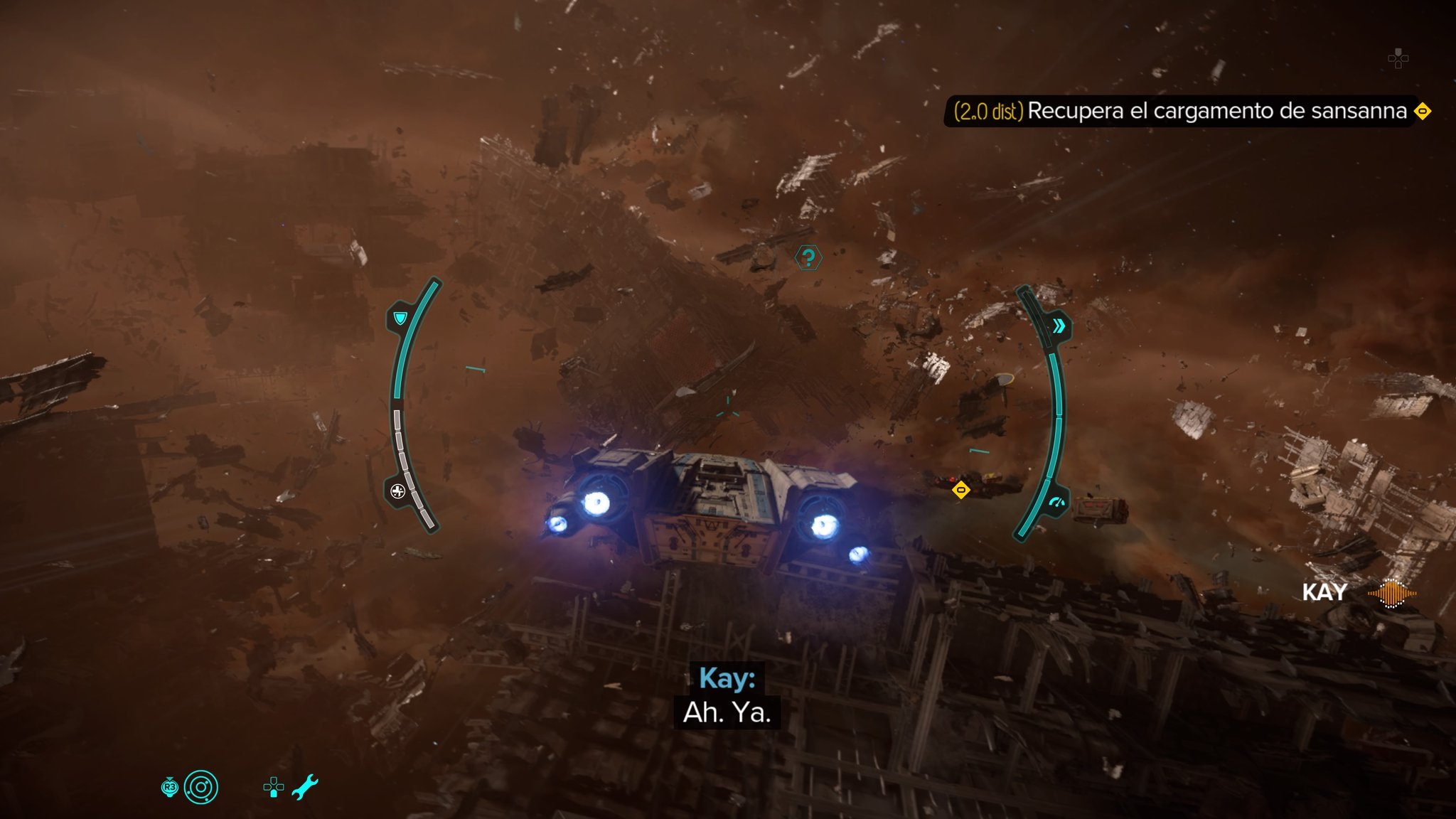Activate the circular scanner icon

(x=200, y=787)
